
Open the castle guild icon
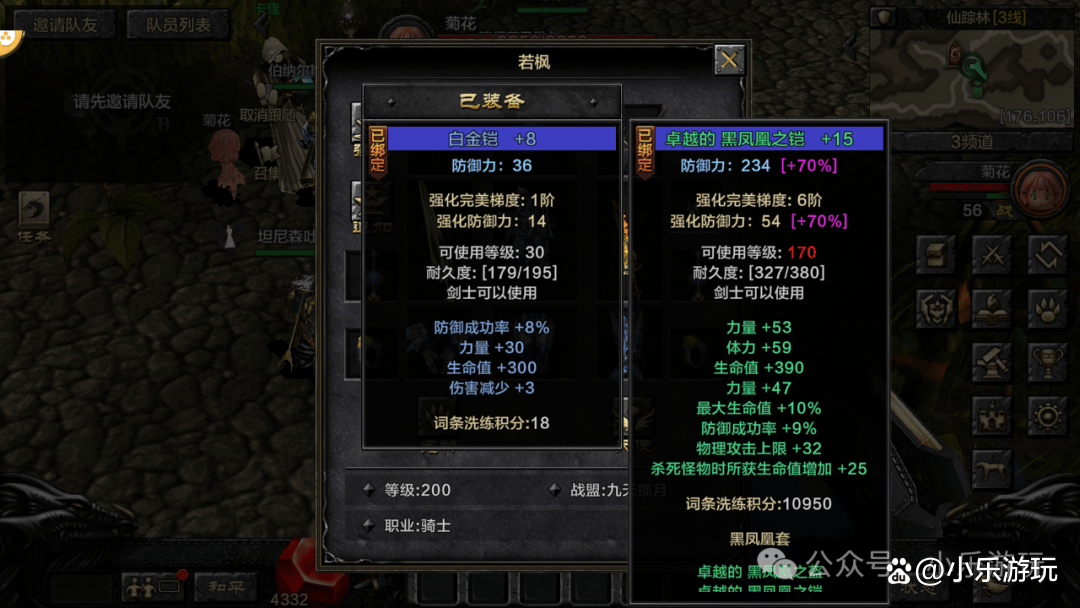click(x=992, y=415)
